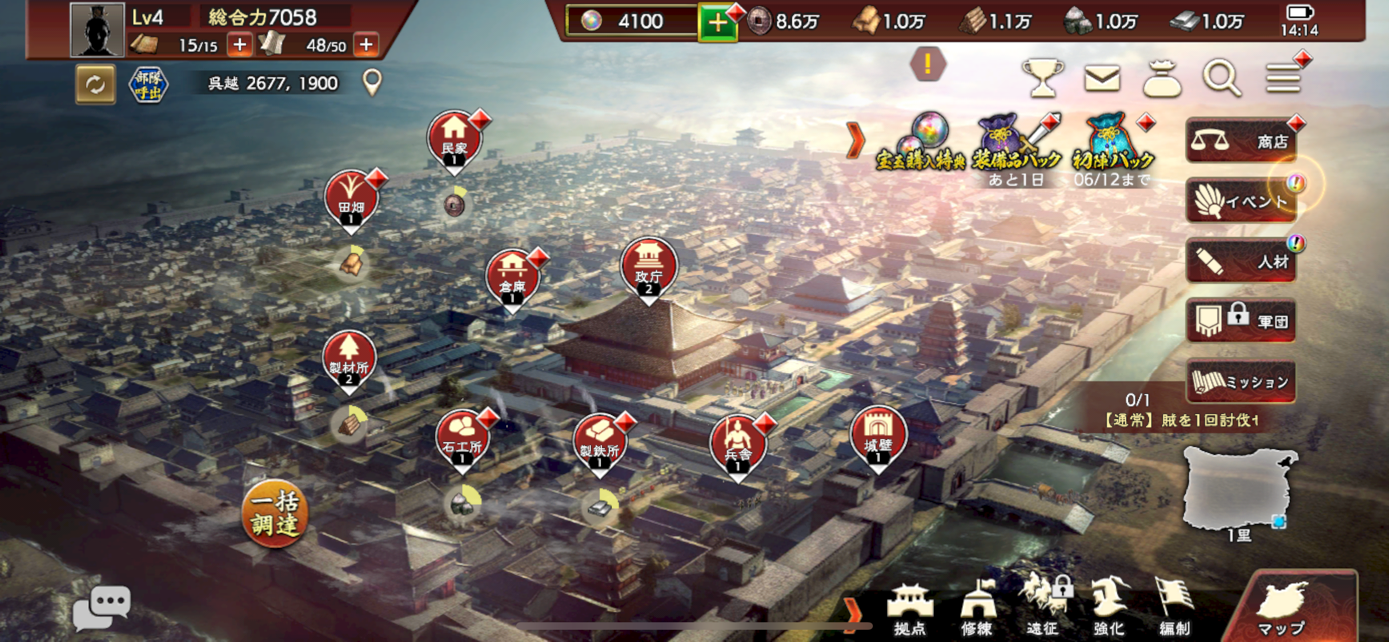The width and height of the screenshot is (1389, 642).
Task: Select the 兵舎 barracks building marker
Action: coord(738,444)
